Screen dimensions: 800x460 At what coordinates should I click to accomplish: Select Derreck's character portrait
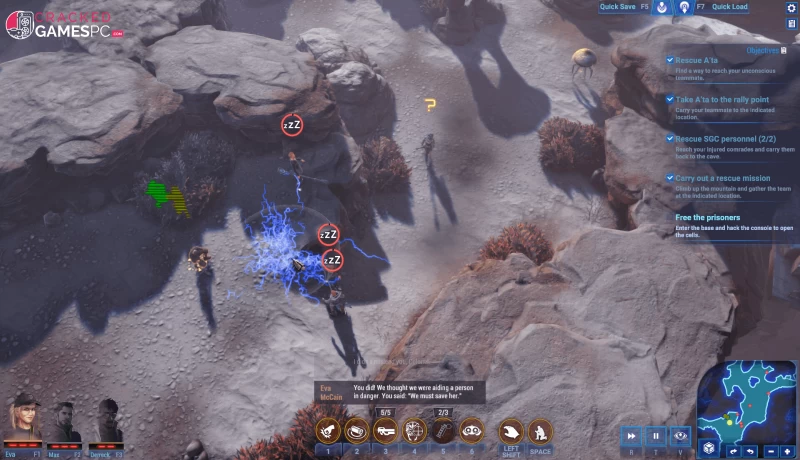[x=107, y=420]
